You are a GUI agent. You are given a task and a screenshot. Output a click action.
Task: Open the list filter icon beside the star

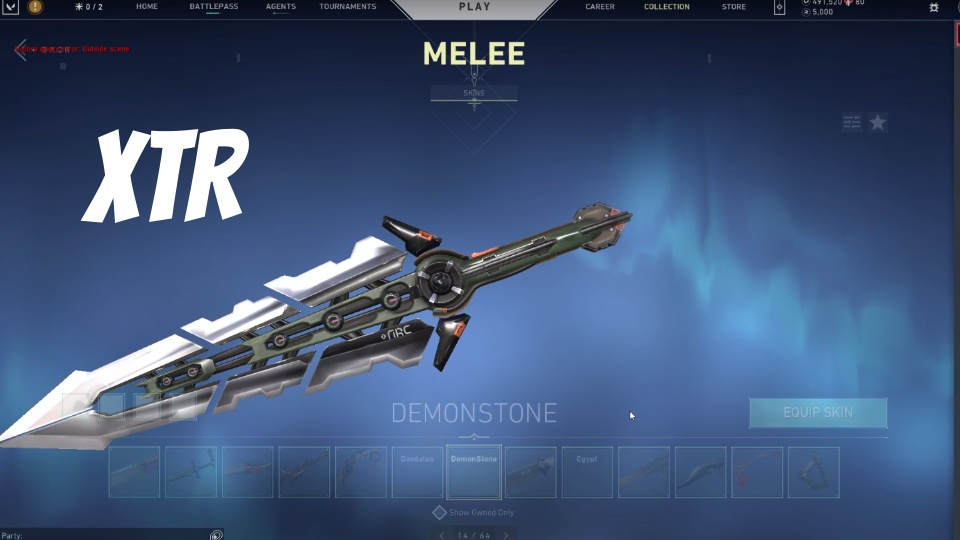tap(852, 122)
